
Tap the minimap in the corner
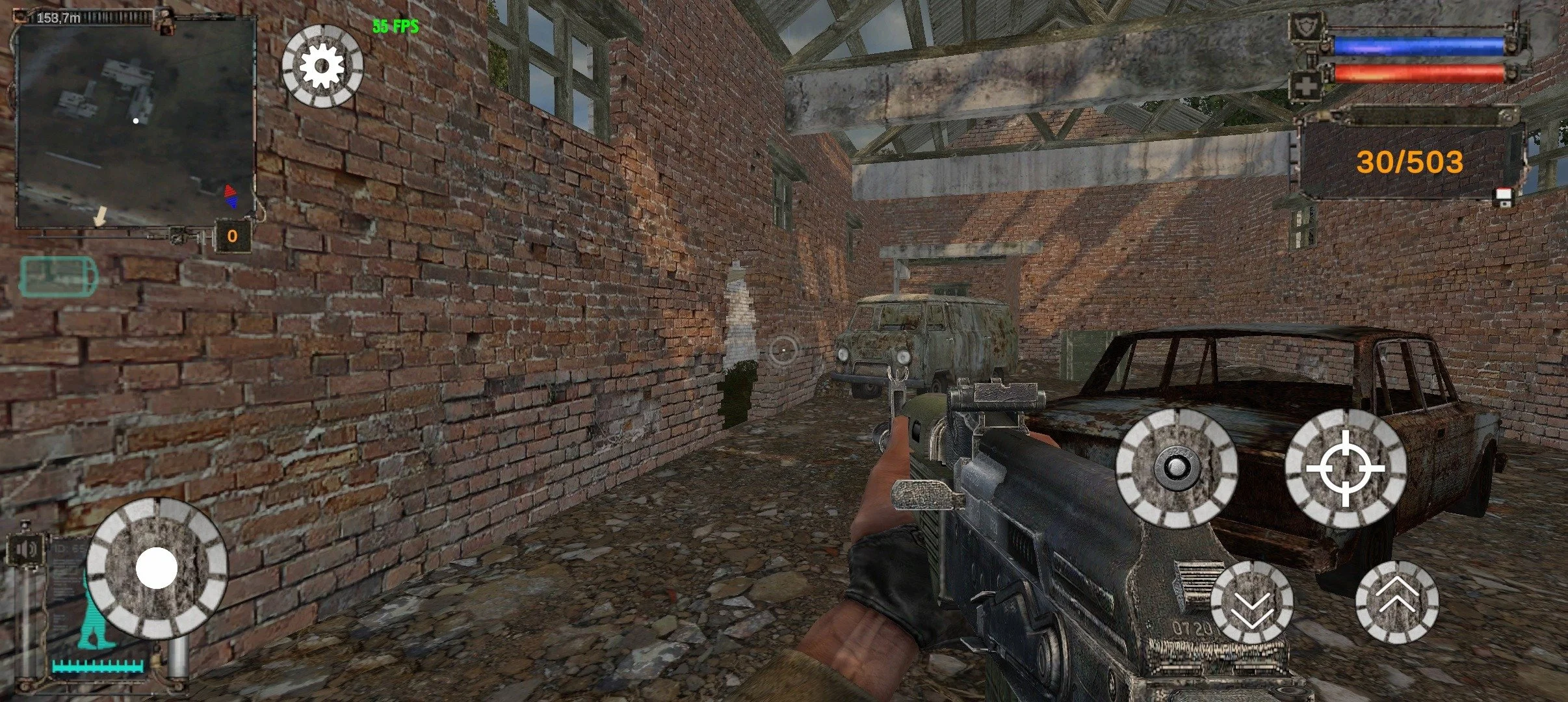(135, 122)
